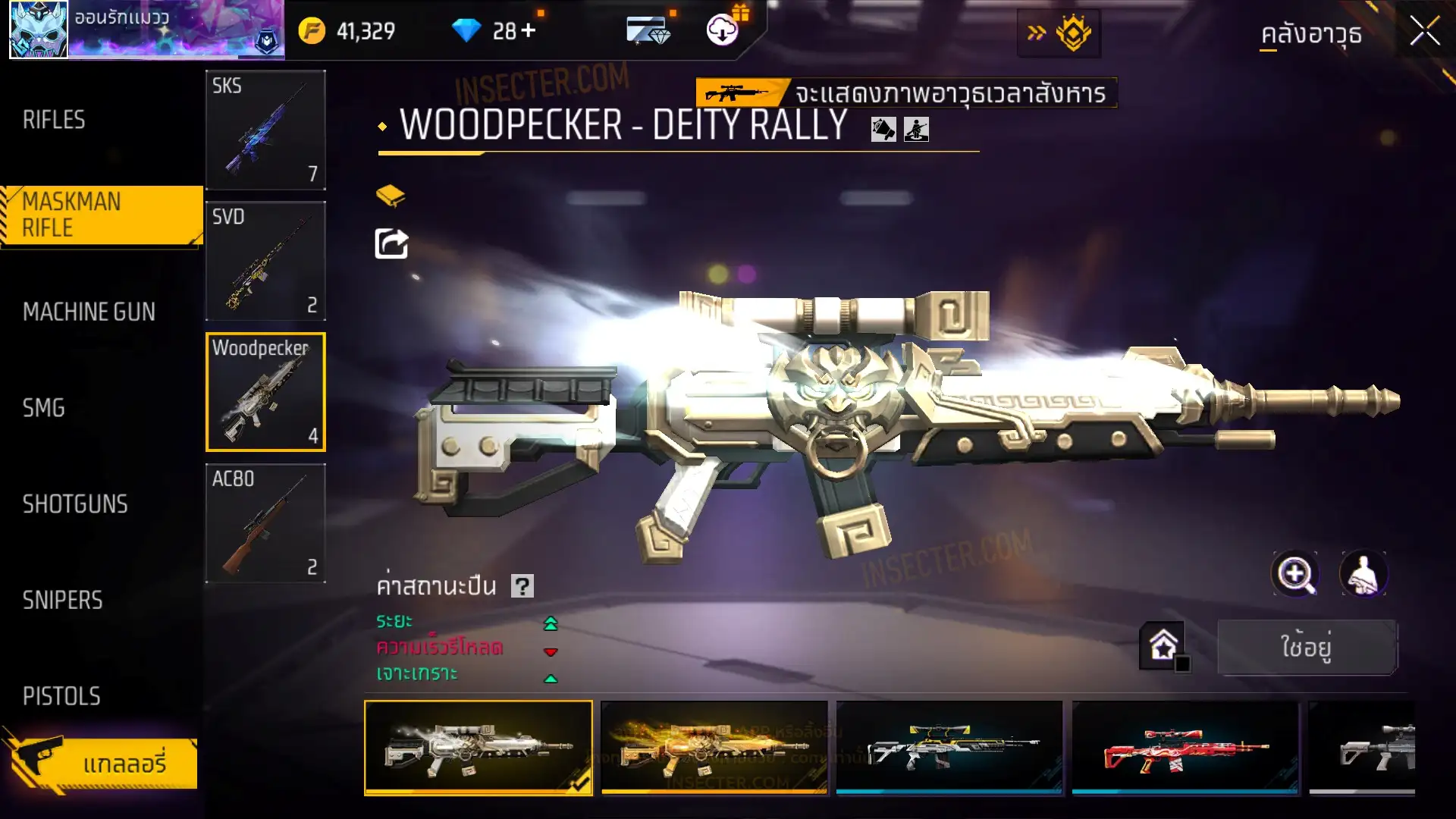
Task: Select the MACHINE GUN category
Action: 89,312
